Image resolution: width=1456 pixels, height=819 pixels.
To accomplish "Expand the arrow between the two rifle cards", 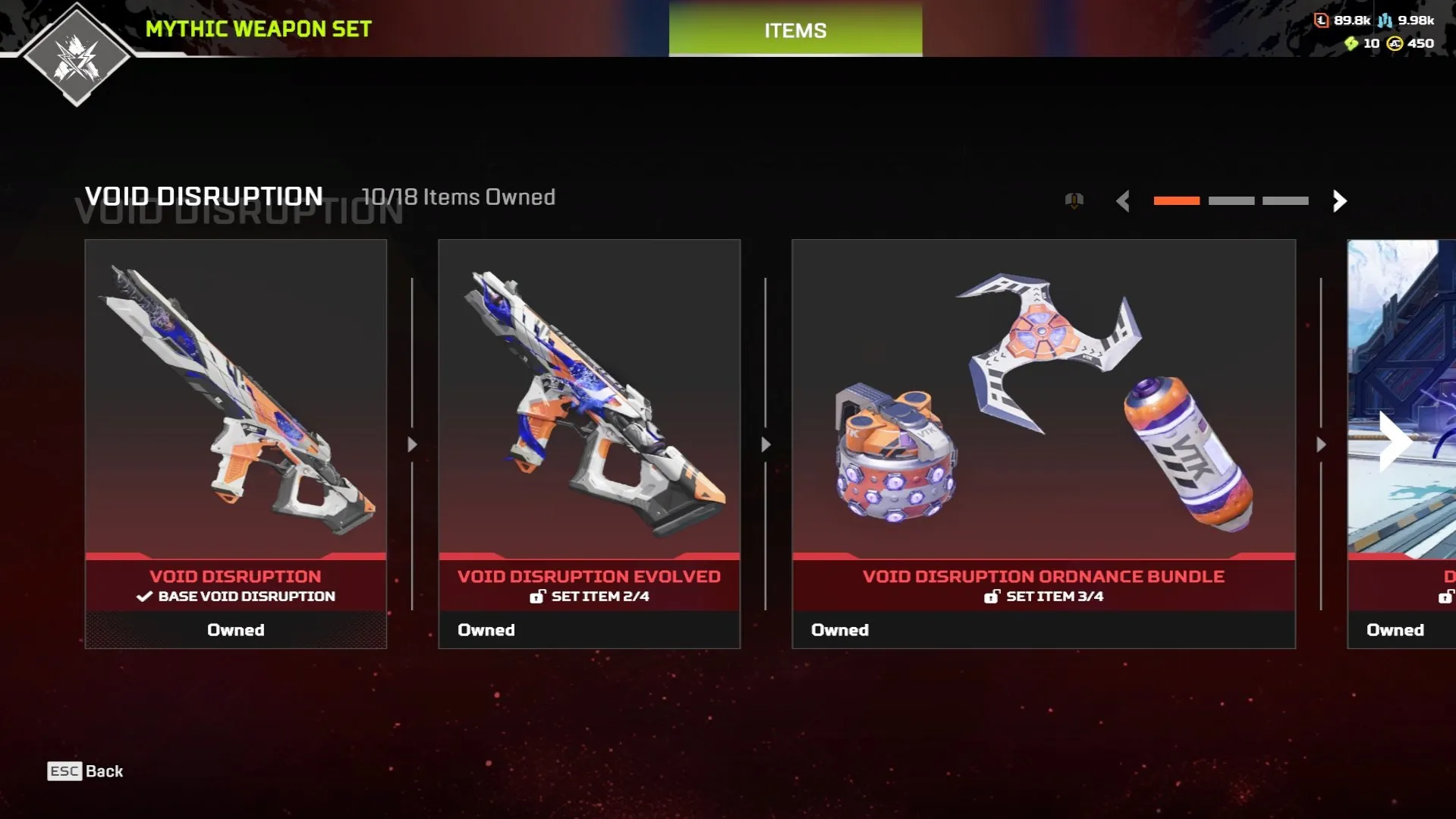I will point(412,444).
